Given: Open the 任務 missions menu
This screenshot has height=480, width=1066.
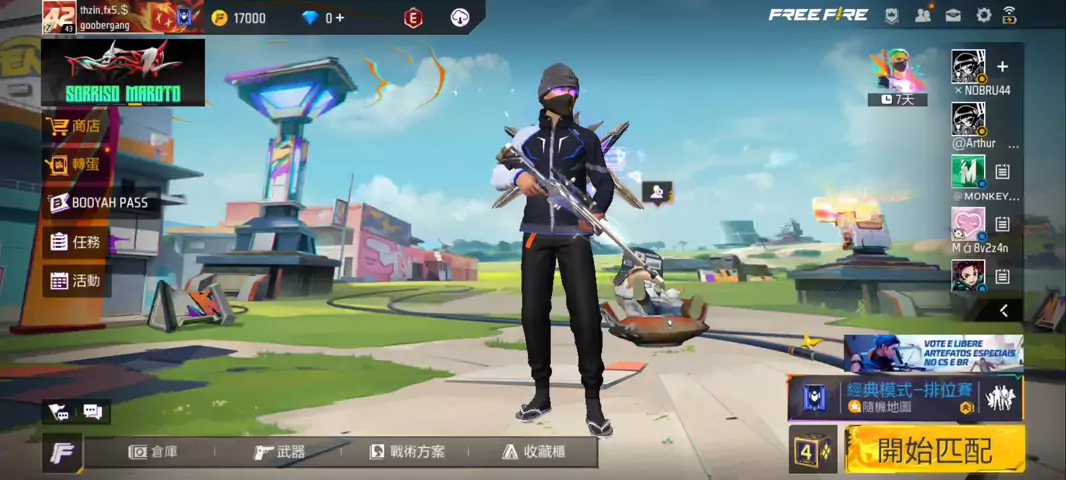Looking at the screenshot, I should (75, 241).
